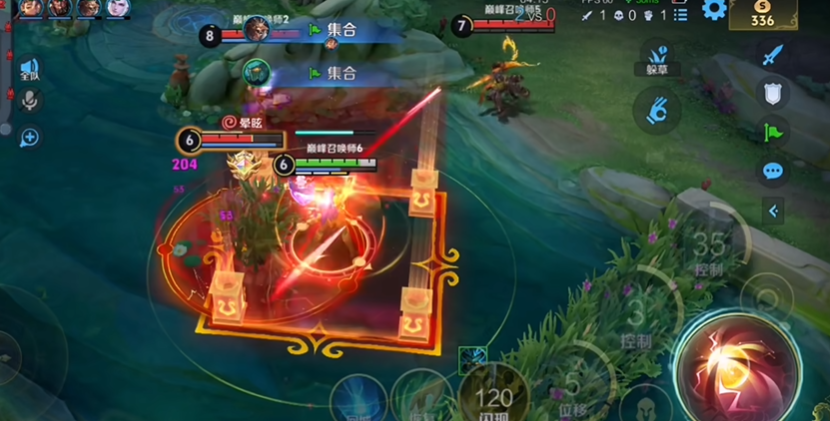Collapse the signal panel with the arrow
Viewport: 830px width, 421px height.
point(772,210)
